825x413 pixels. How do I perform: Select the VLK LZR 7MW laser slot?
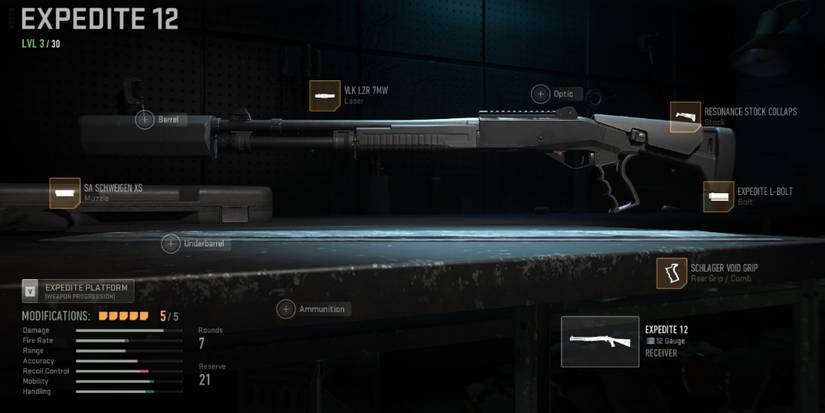coord(325,96)
